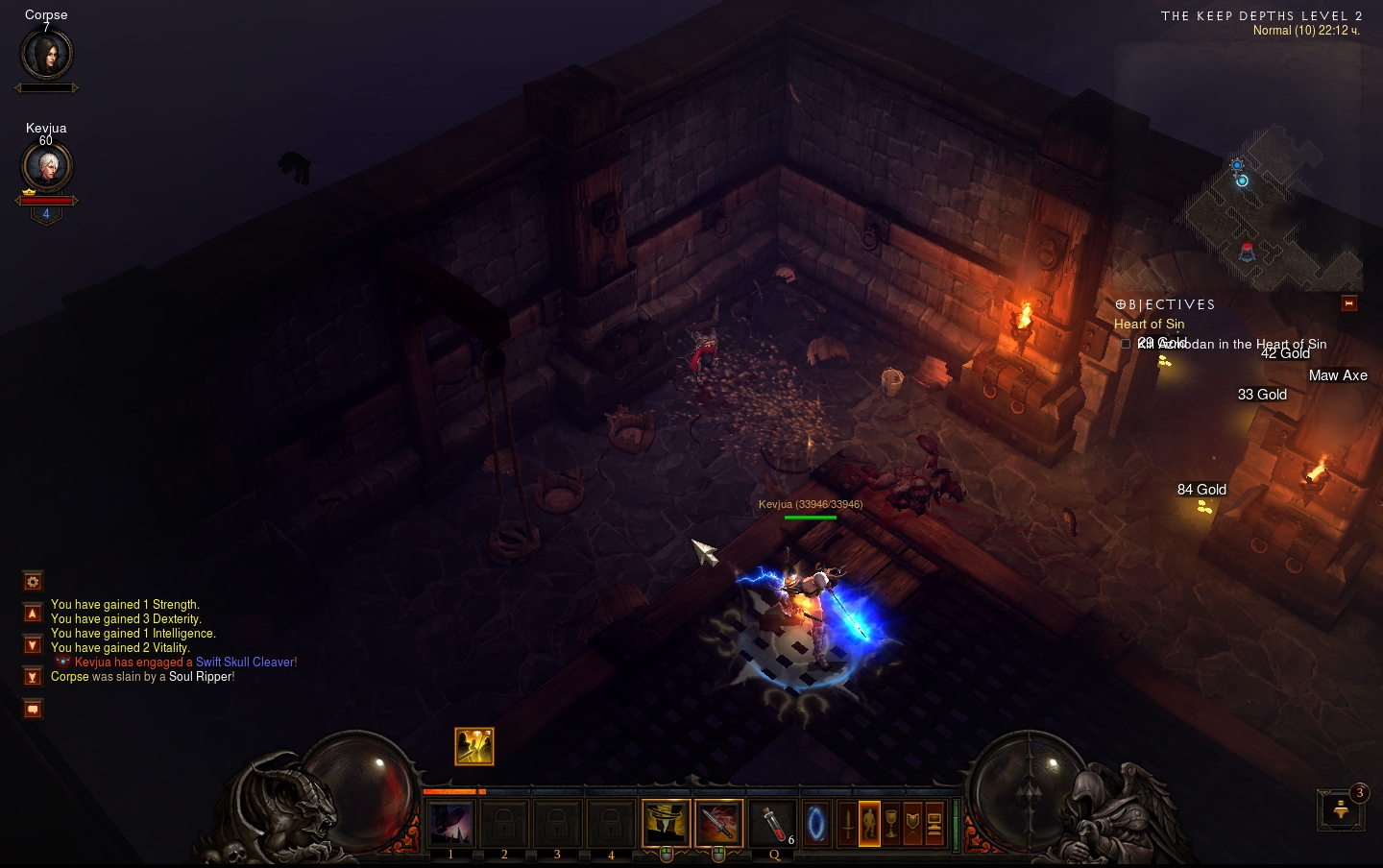Open the character inventory figure icon
Image resolution: width=1383 pixels, height=868 pixels.
869,824
